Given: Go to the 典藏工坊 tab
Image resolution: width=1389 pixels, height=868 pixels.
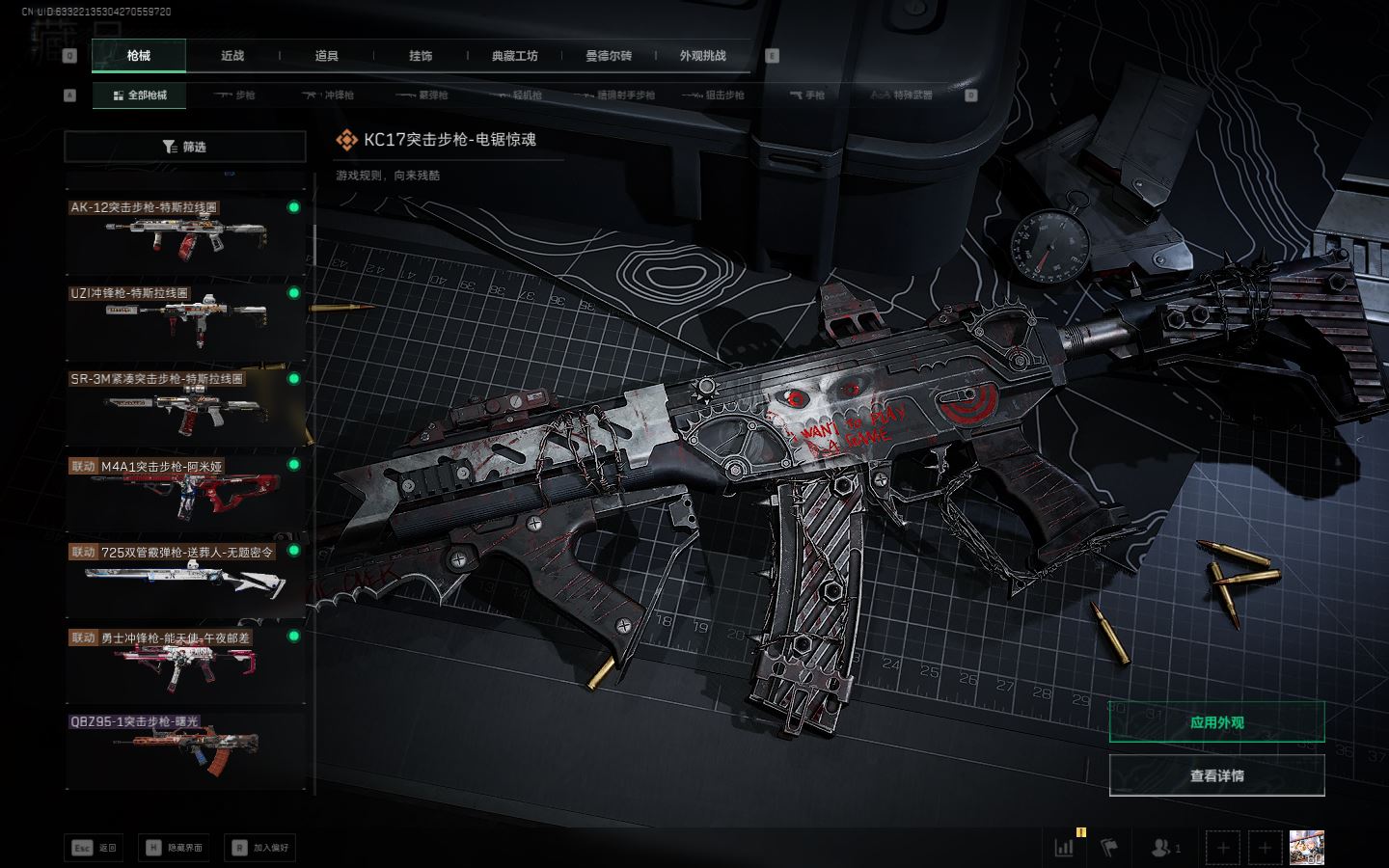Looking at the screenshot, I should [514, 56].
